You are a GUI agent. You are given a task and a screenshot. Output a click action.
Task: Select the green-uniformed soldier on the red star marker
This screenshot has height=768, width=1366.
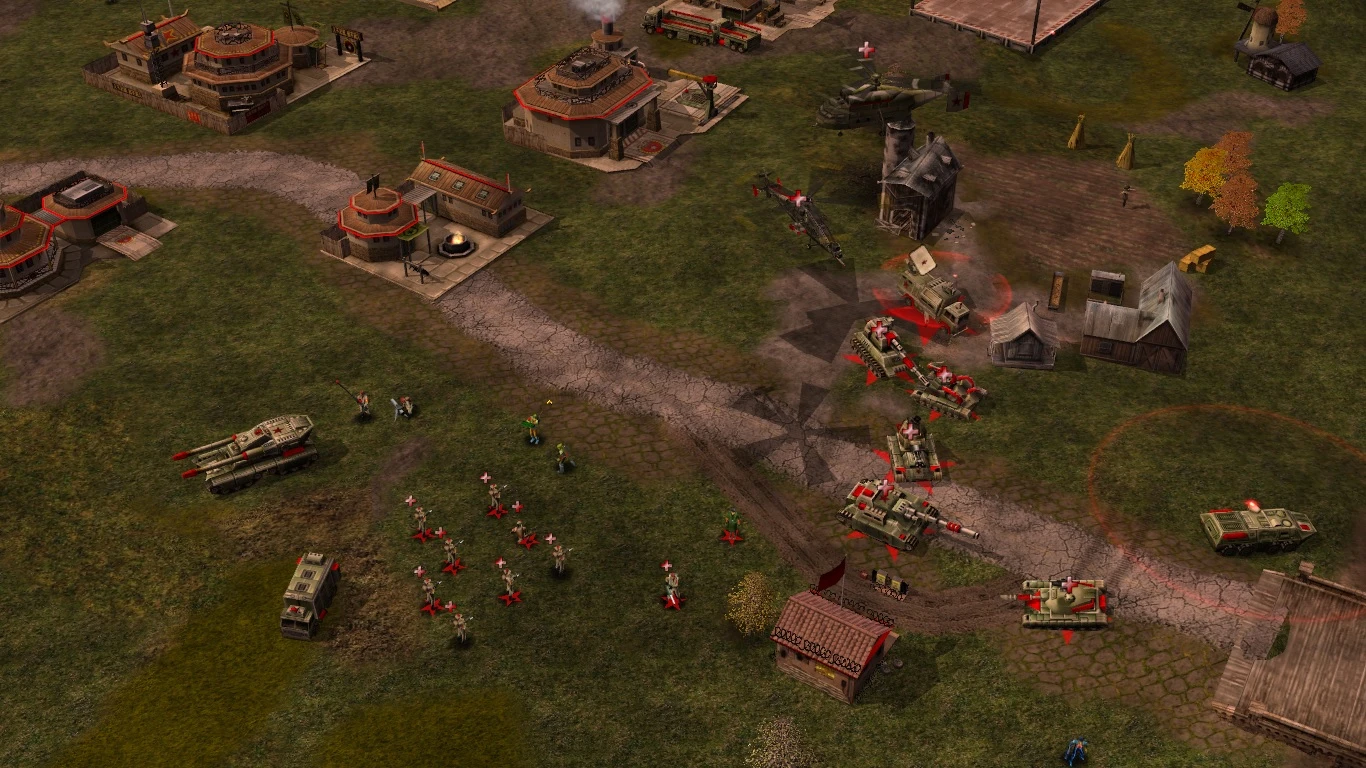point(732,525)
